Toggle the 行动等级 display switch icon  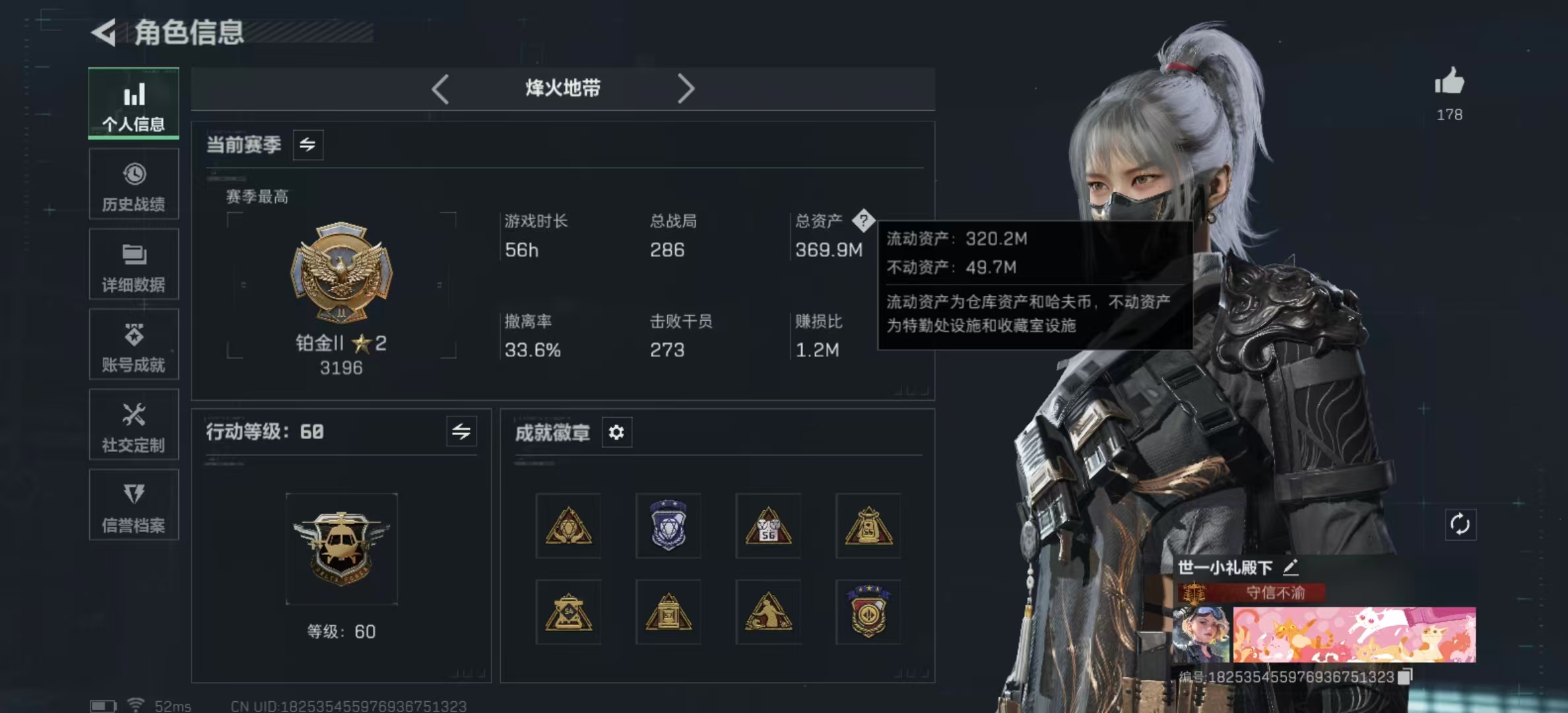462,432
